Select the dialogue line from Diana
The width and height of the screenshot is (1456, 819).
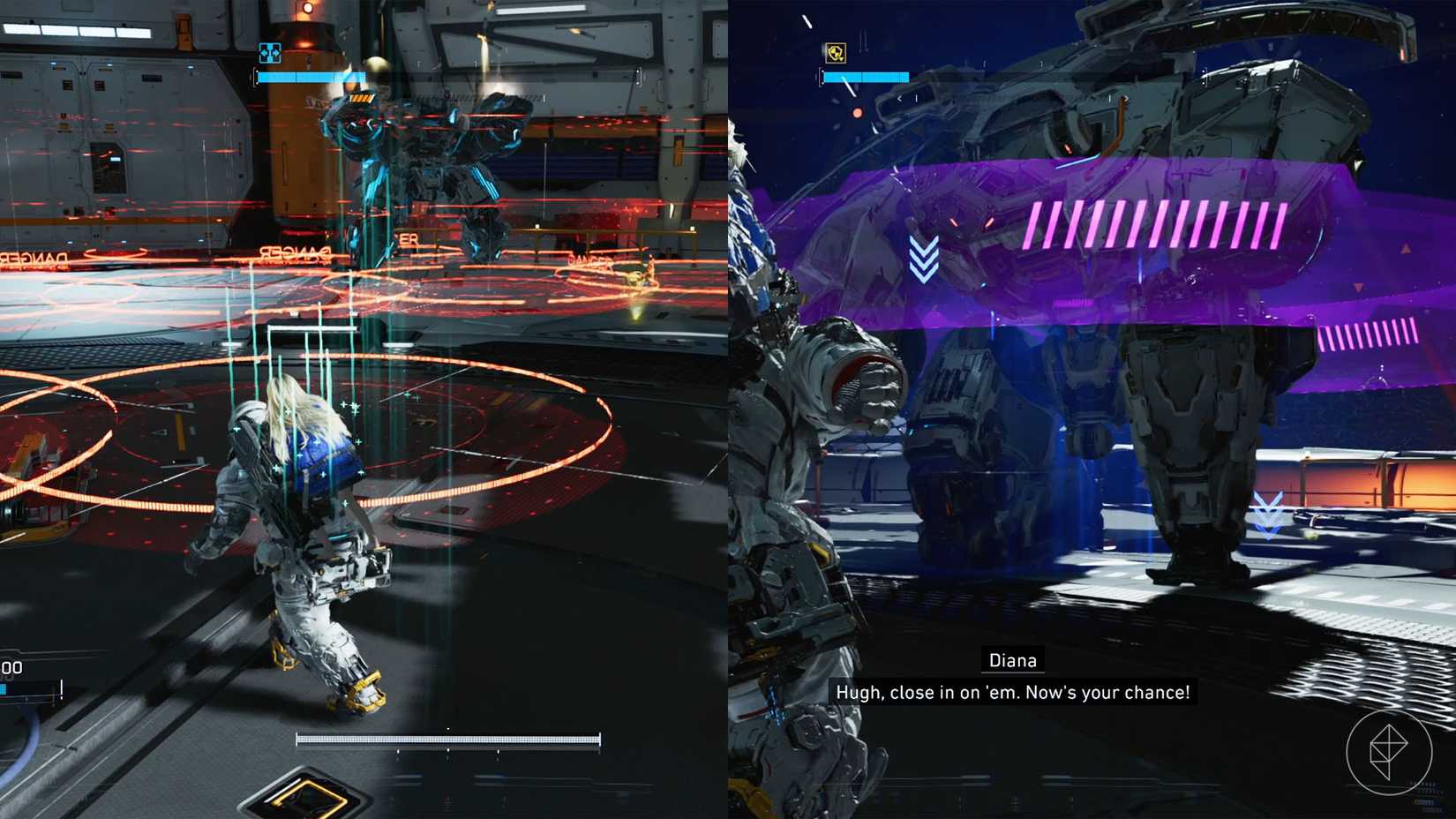pyautogui.click(x=1013, y=693)
